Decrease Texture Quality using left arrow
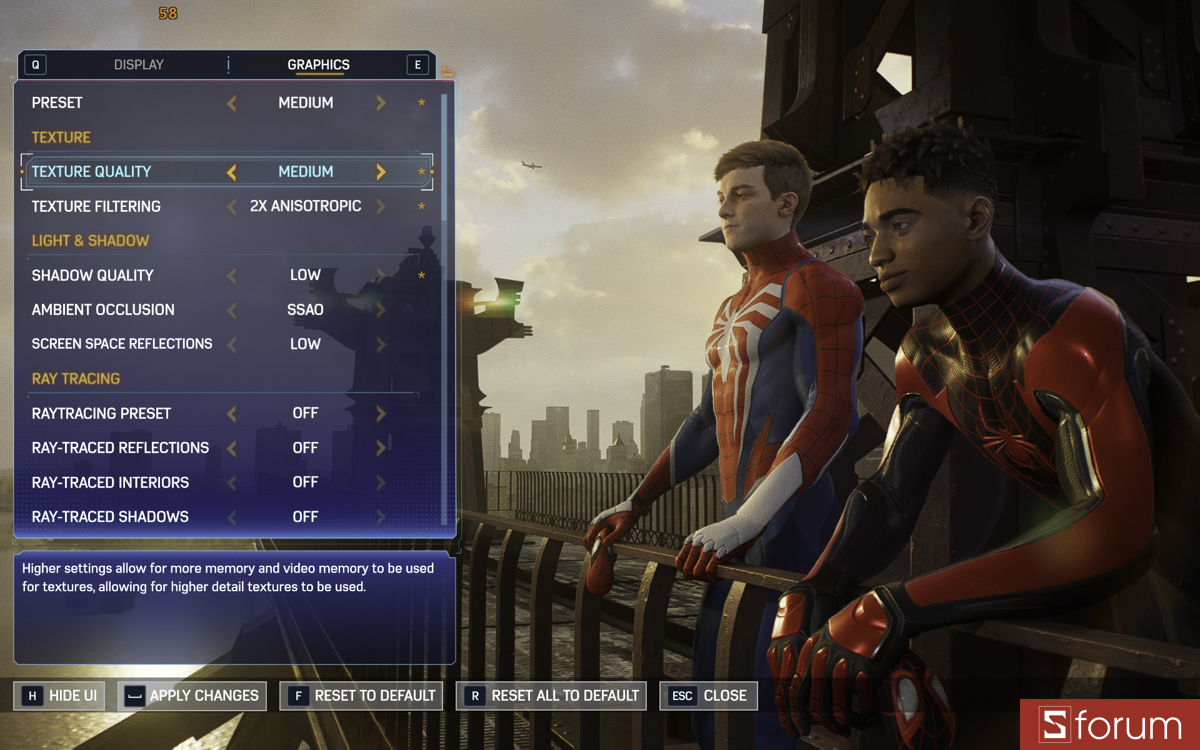1200x750 pixels. [232, 172]
